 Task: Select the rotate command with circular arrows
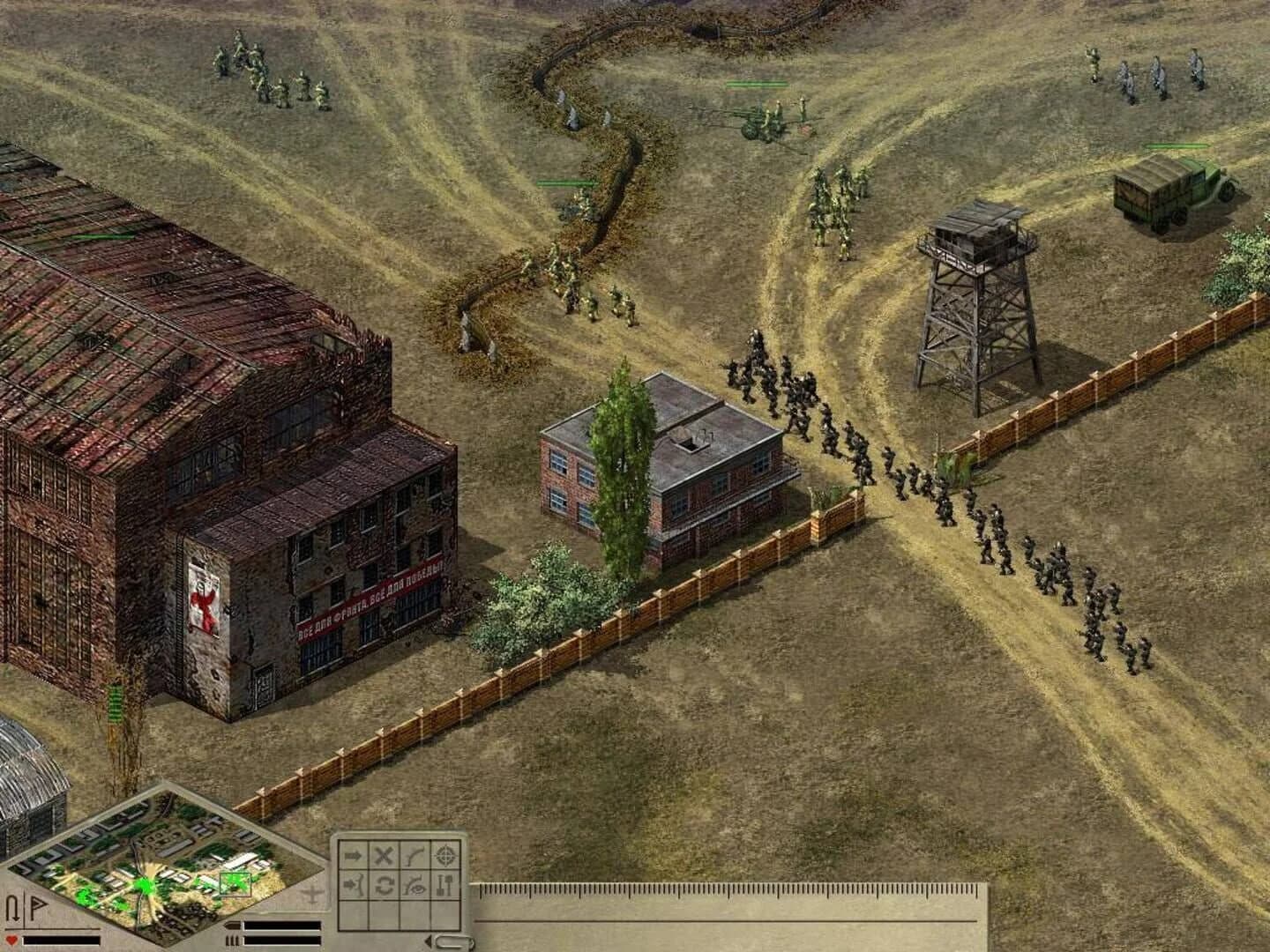pyautogui.click(x=384, y=886)
